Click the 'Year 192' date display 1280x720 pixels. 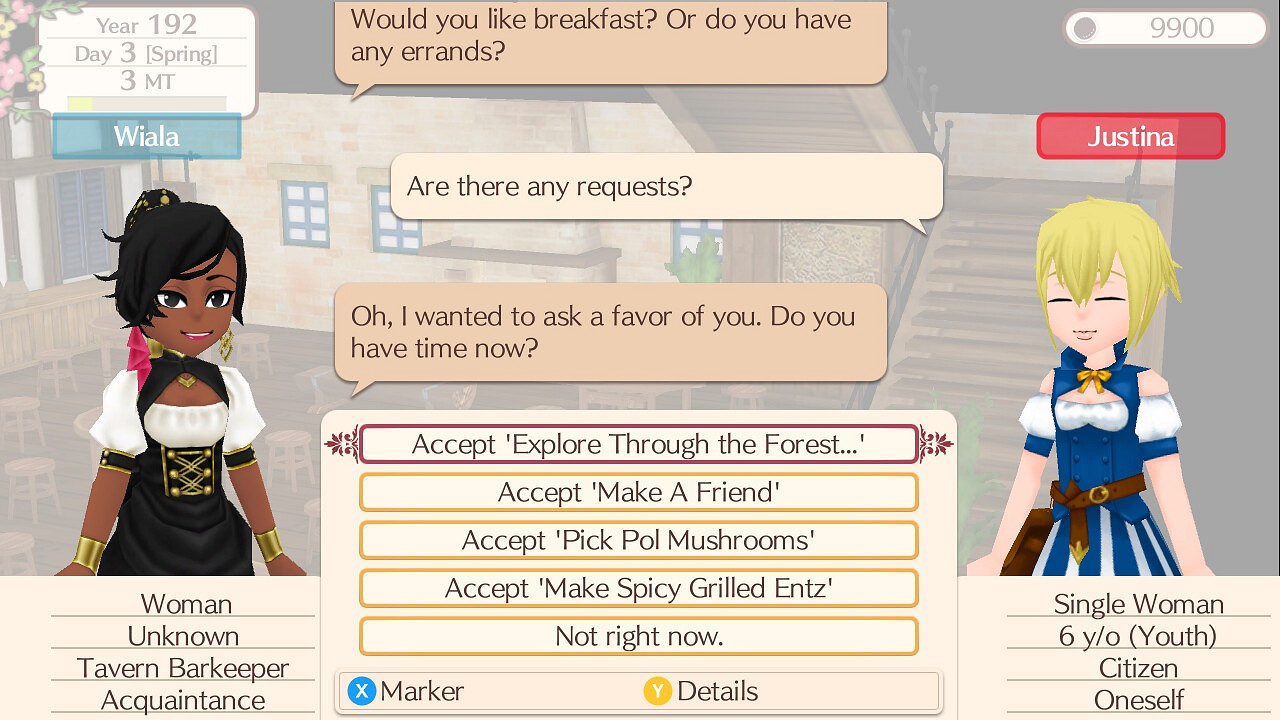tap(146, 24)
